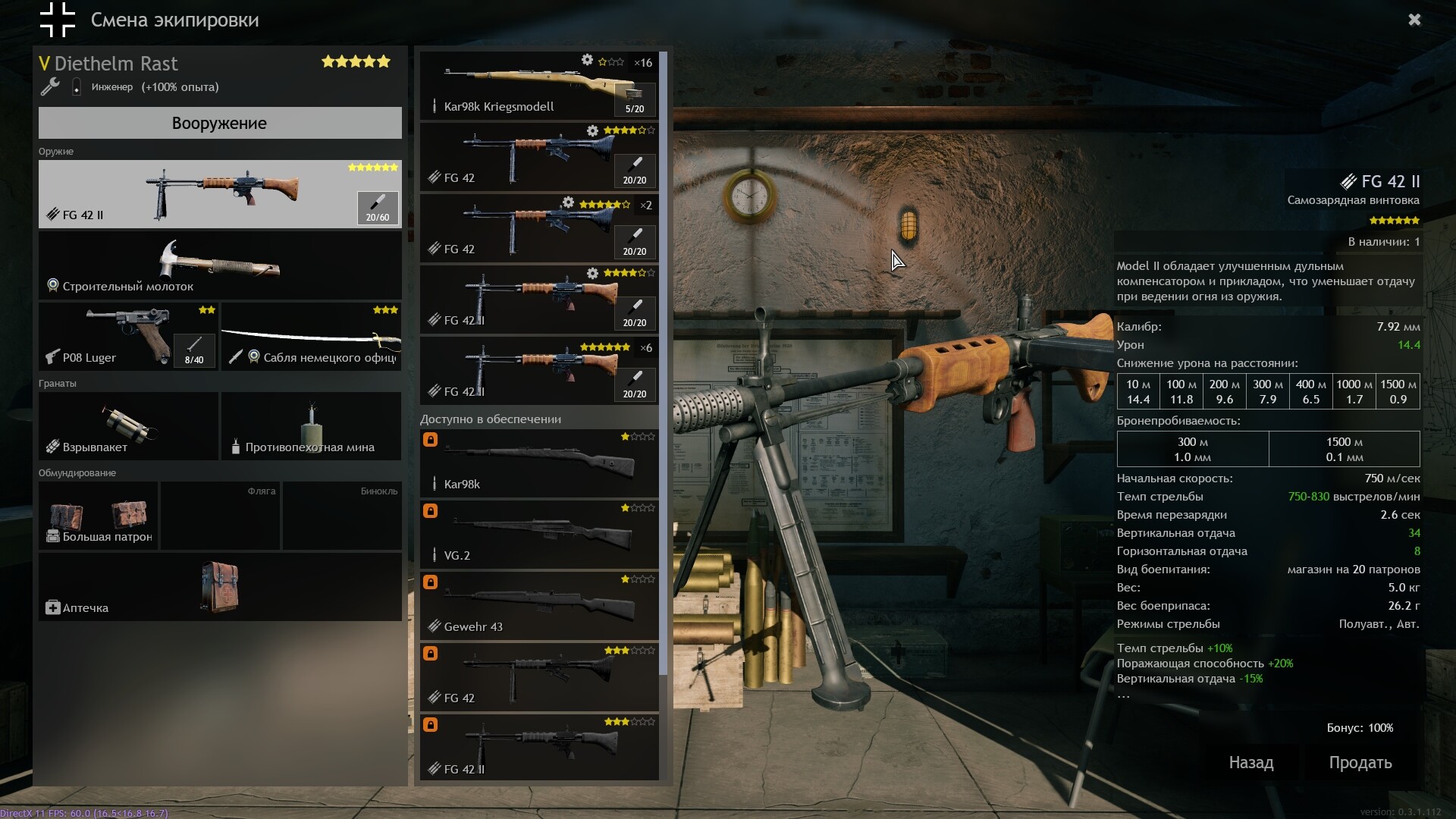
Task: Click the Назад button
Action: pyautogui.click(x=1250, y=763)
